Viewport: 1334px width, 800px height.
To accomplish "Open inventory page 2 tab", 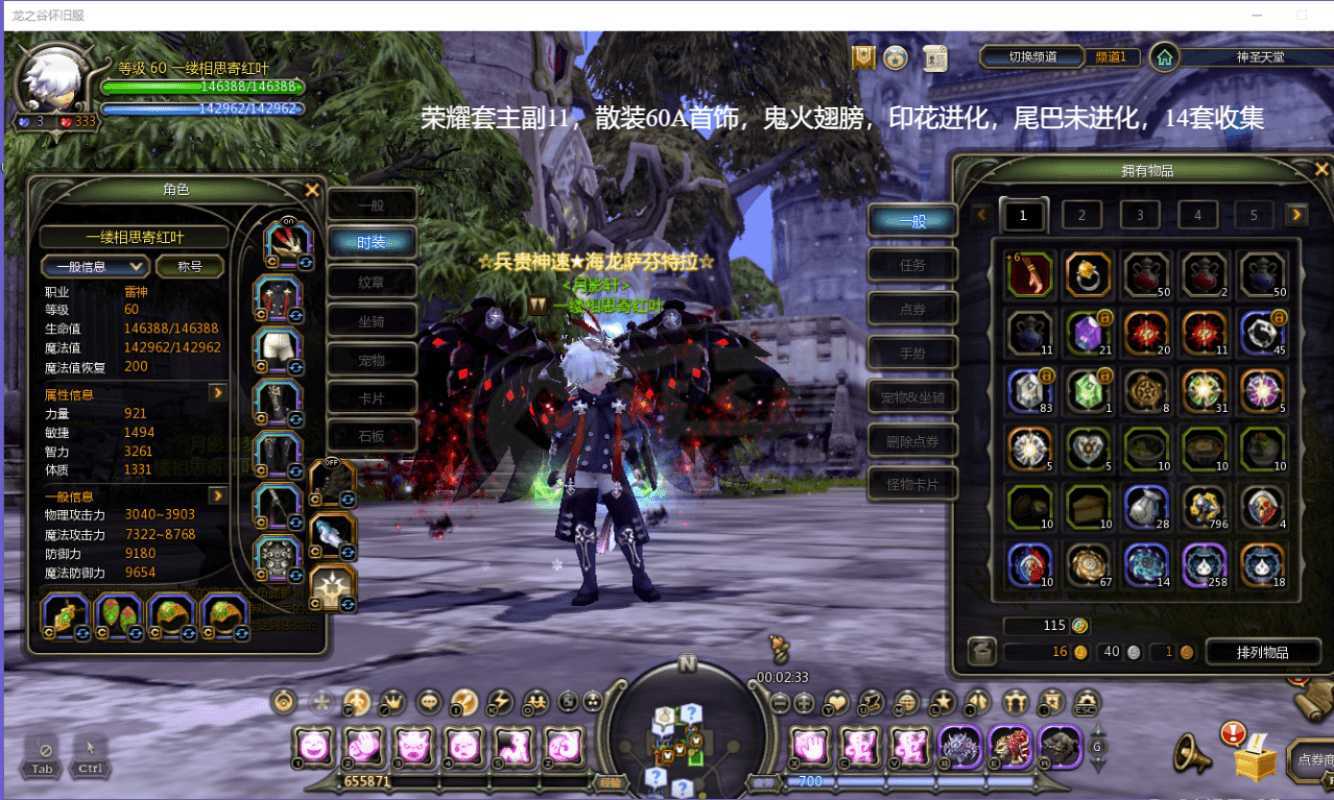I will [1081, 215].
